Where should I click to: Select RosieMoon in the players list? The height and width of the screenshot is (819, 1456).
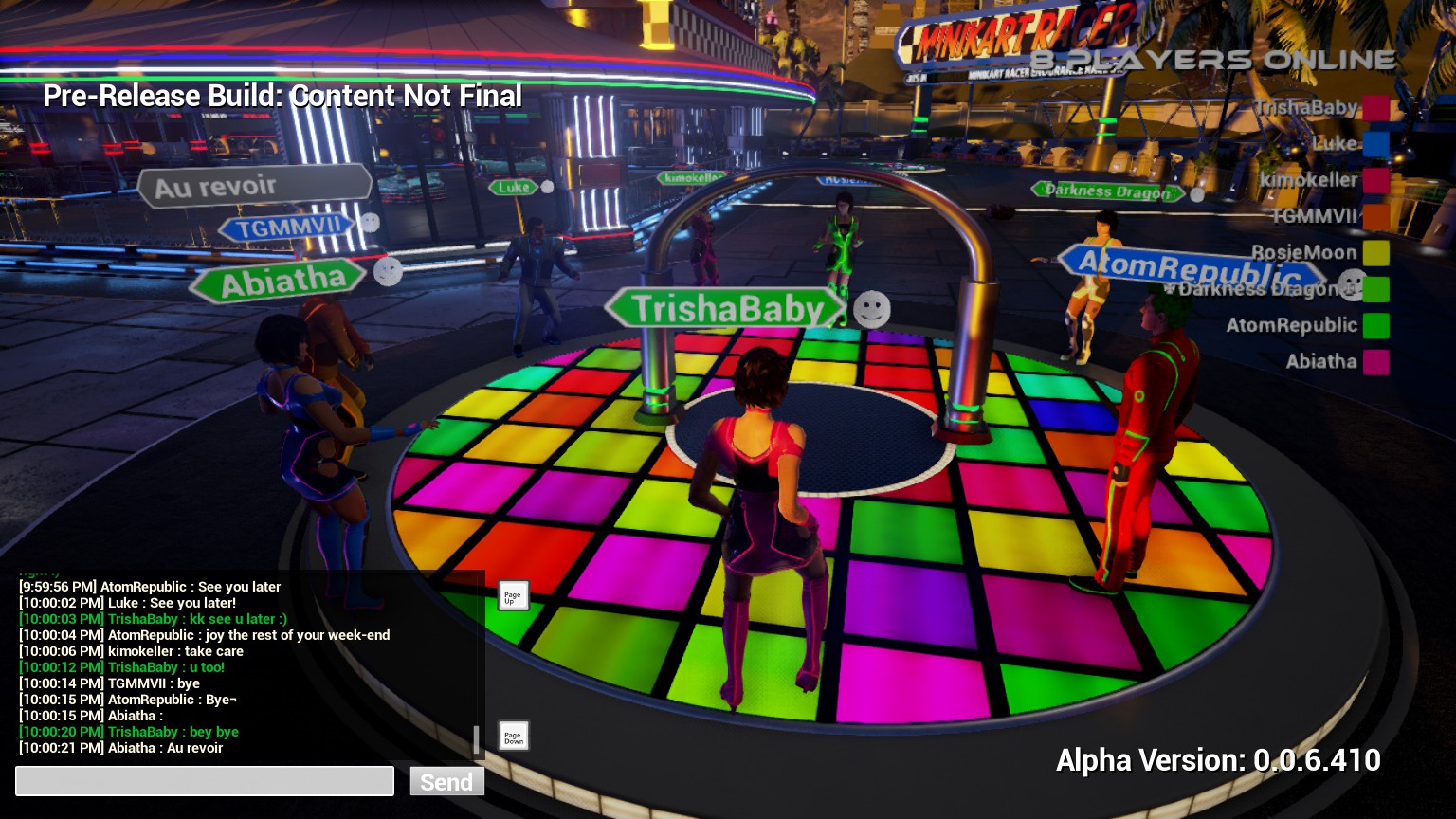(1303, 253)
